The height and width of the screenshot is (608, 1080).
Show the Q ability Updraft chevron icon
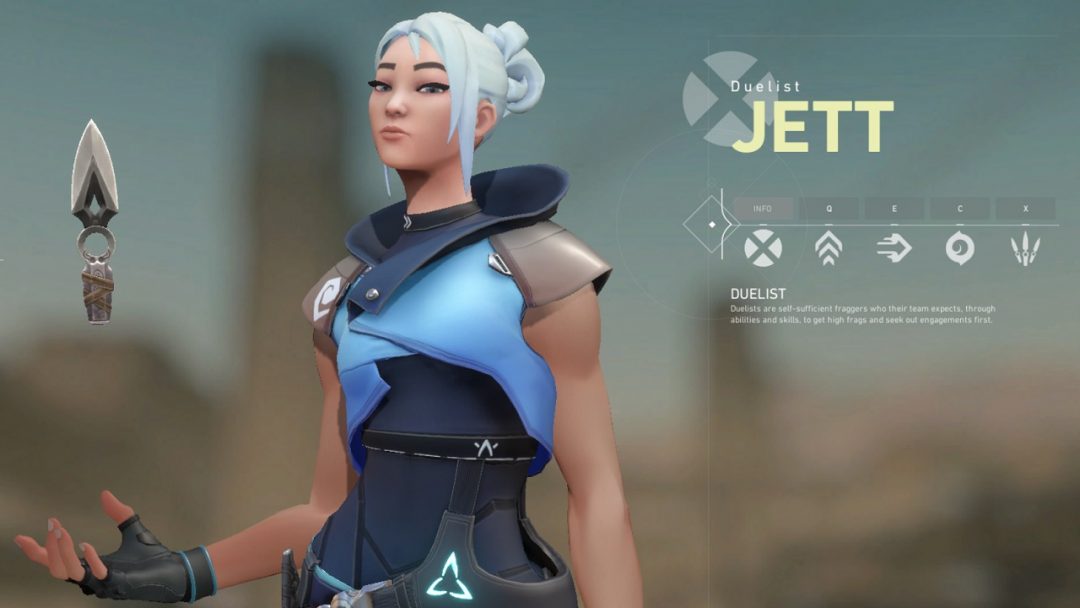click(x=828, y=247)
